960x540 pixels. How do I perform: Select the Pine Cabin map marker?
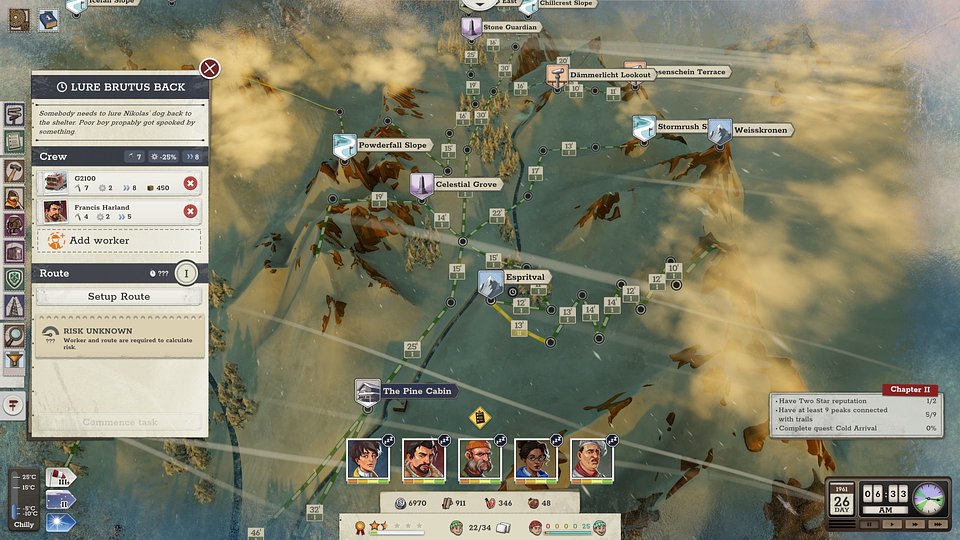coord(368,391)
